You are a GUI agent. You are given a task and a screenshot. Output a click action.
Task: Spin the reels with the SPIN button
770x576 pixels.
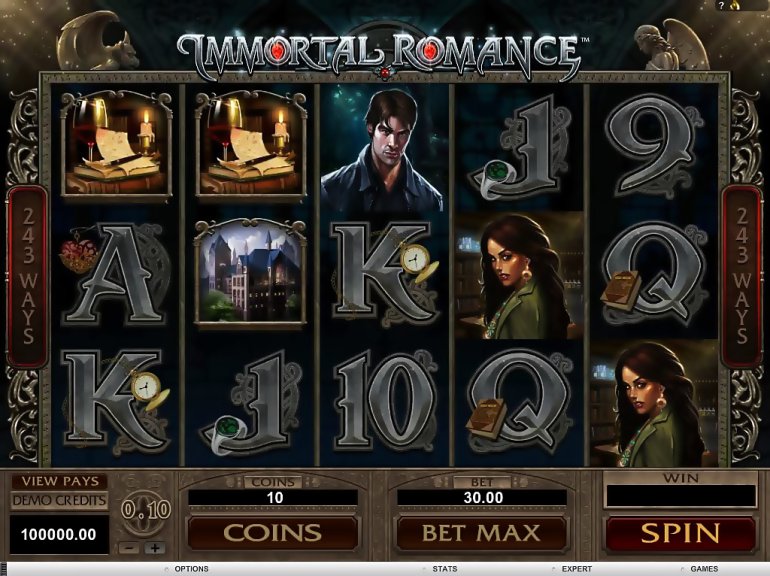(x=679, y=532)
